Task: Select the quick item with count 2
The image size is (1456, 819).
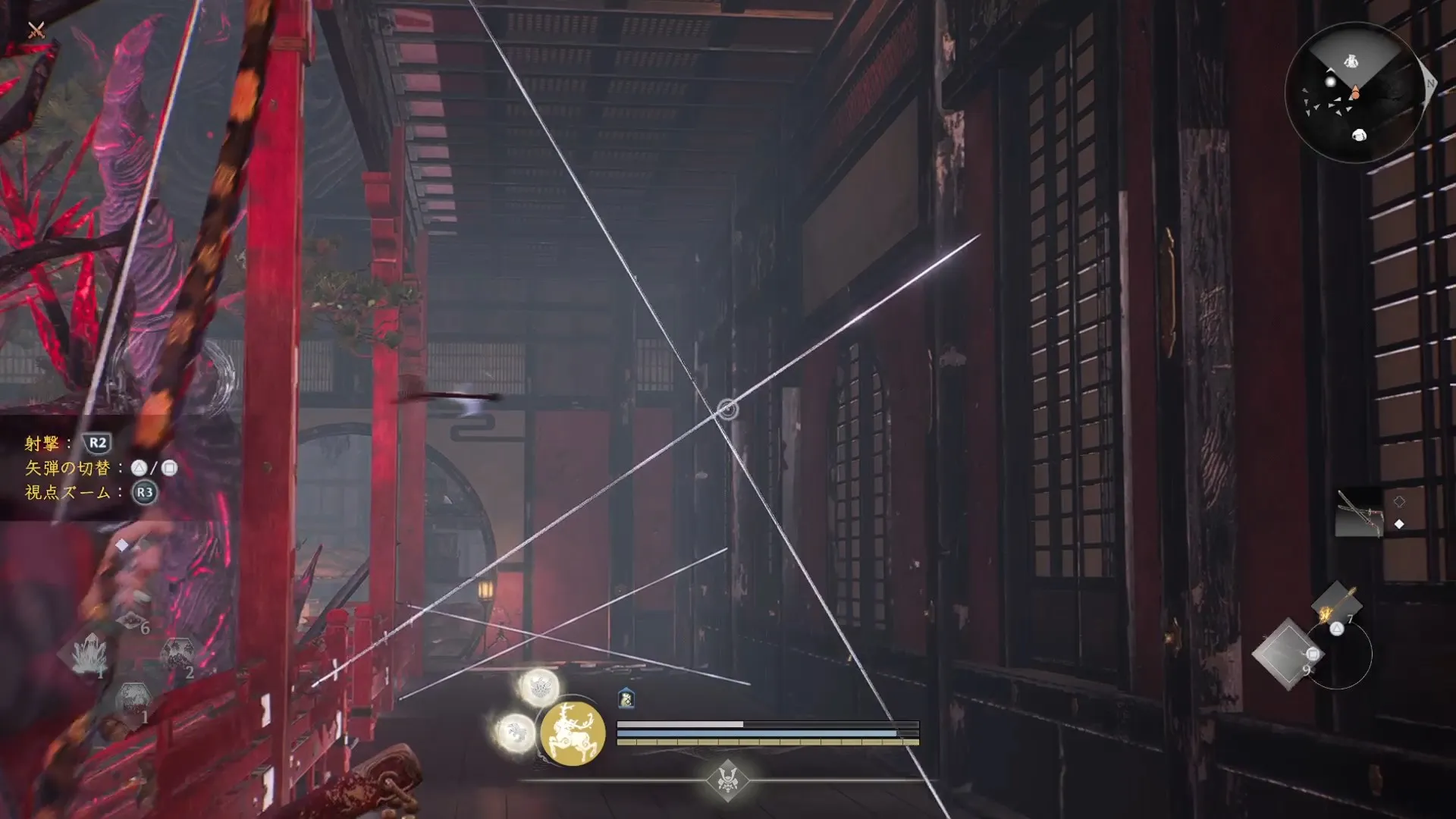Action: point(177,654)
